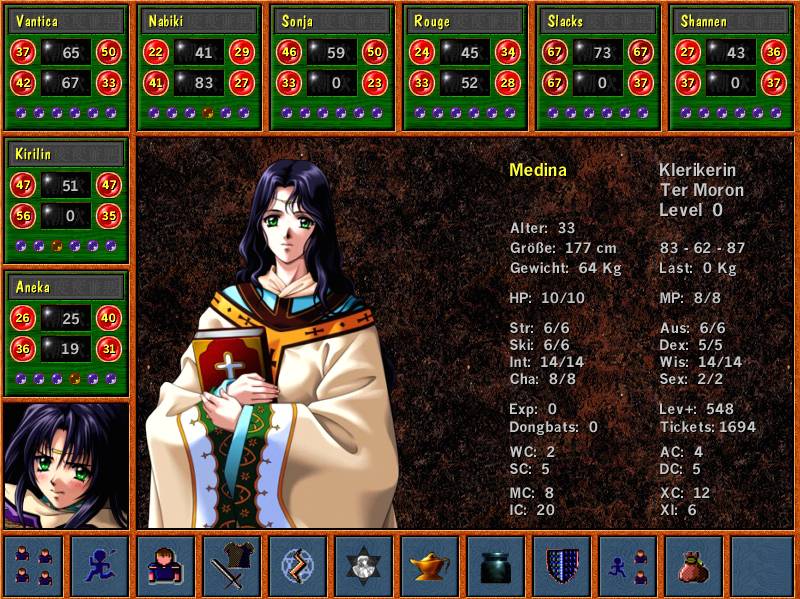Select Slacks' party panel
The height and width of the screenshot is (599, 800).
598,67
